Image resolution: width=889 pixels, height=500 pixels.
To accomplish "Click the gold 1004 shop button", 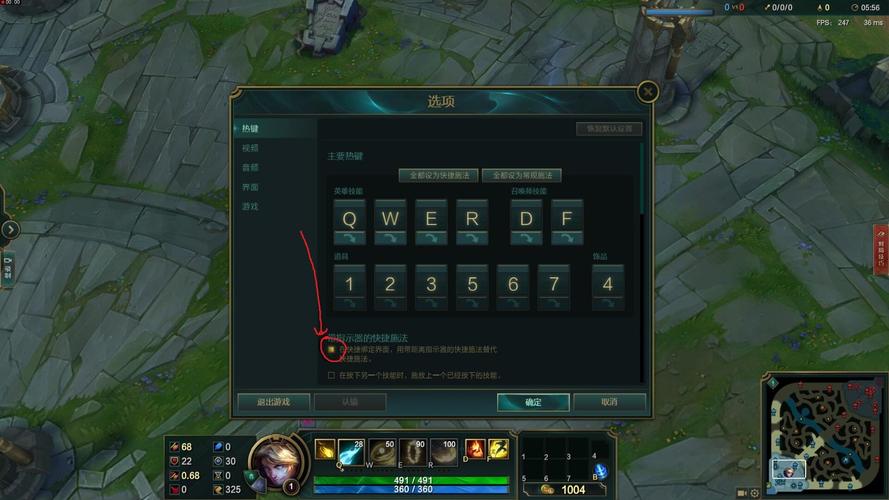I will point(564,490).
